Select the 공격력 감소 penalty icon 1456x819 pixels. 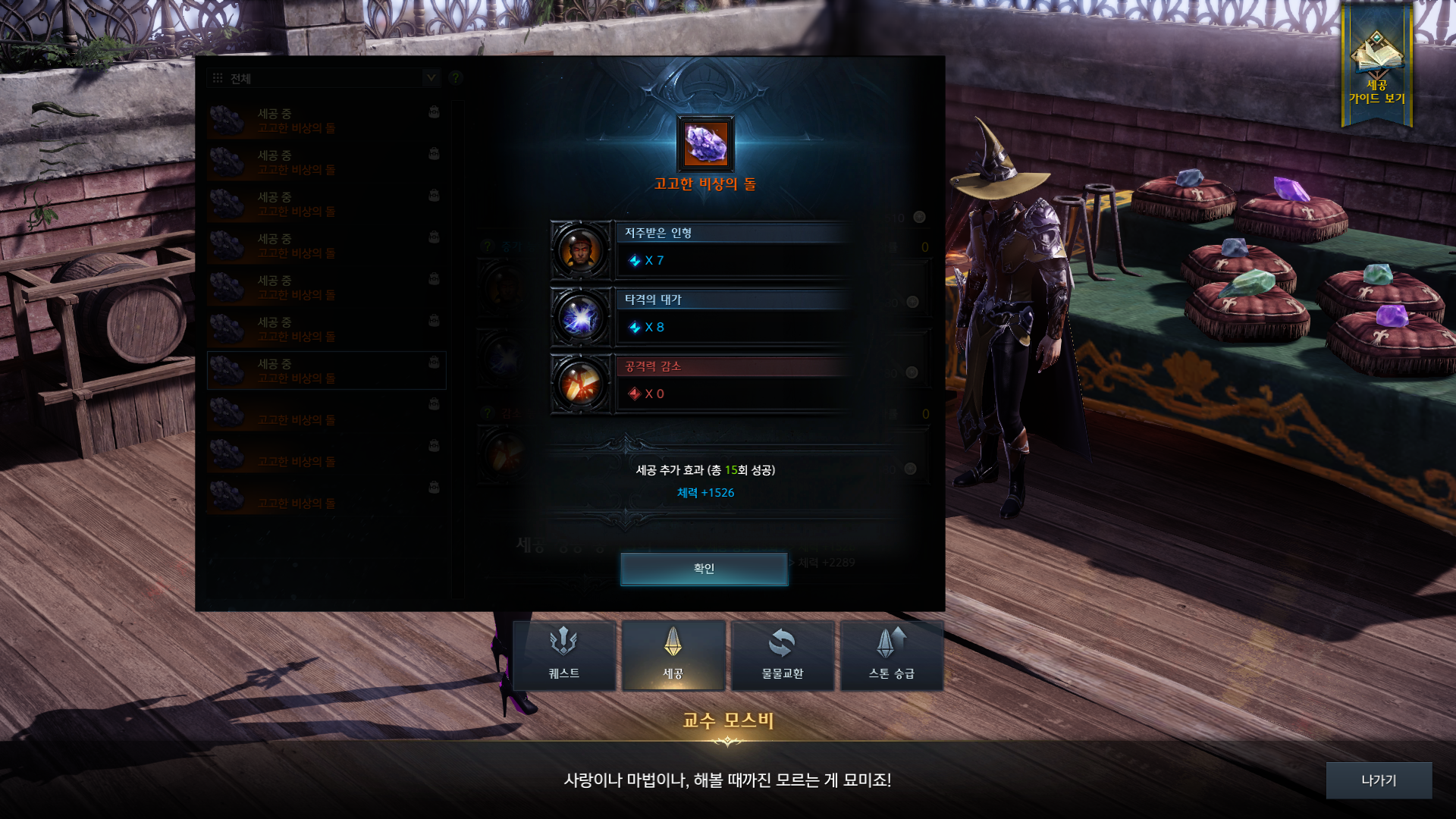coord(581,384)
